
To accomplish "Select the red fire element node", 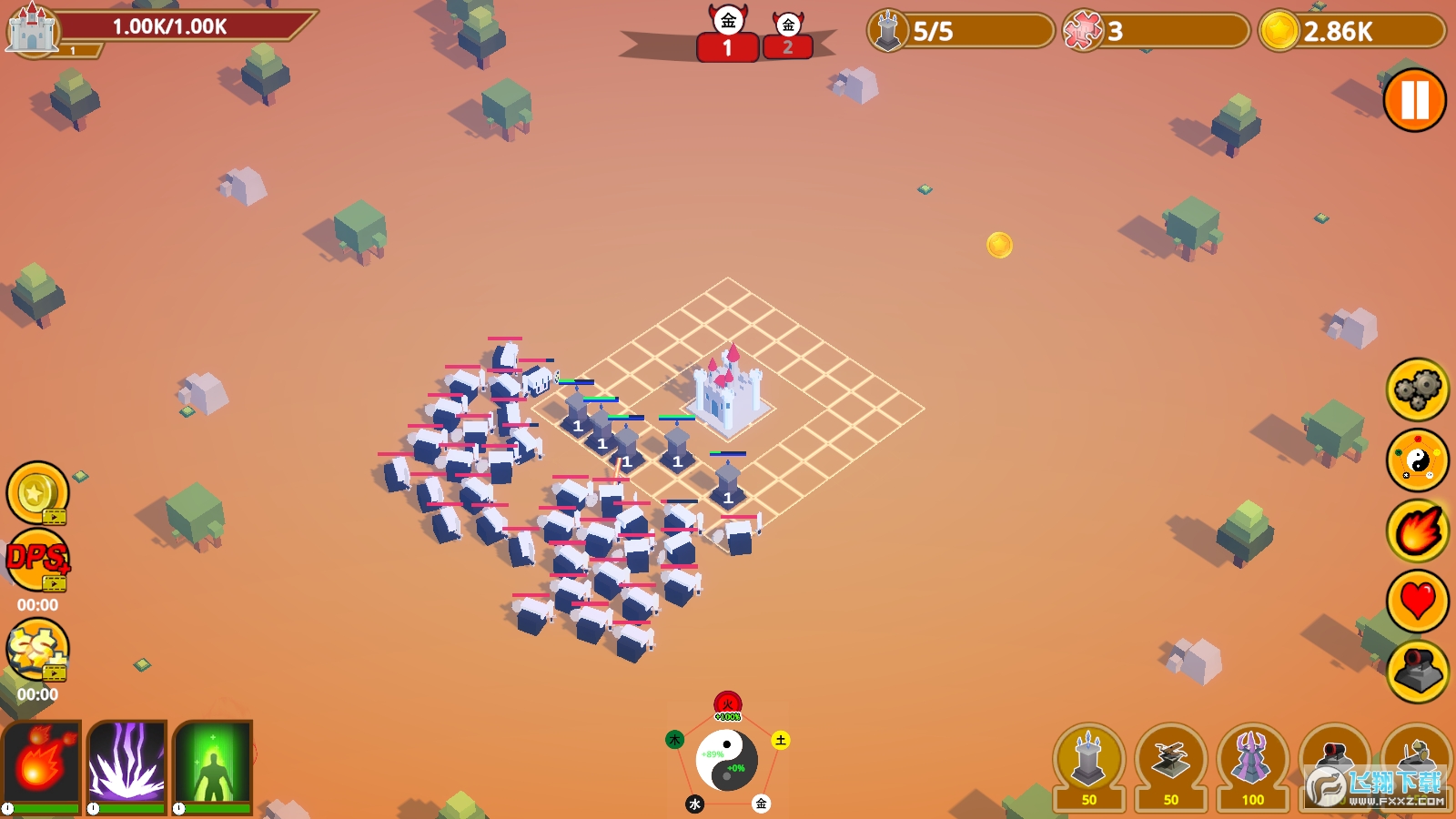I will [727, 703].
